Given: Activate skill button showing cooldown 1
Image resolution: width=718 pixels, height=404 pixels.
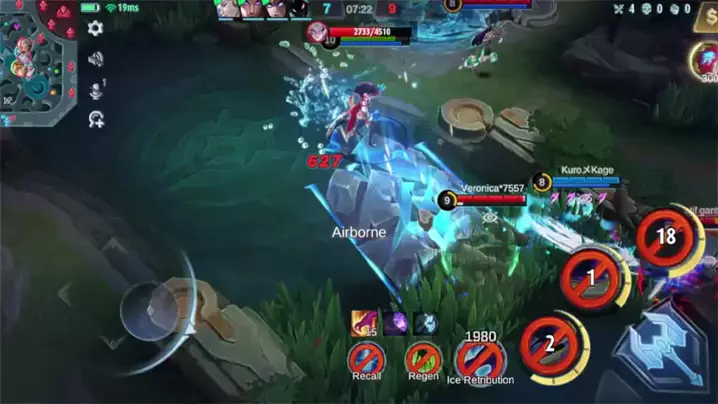Looking at the screenshot, I should (x=591, y=275).
